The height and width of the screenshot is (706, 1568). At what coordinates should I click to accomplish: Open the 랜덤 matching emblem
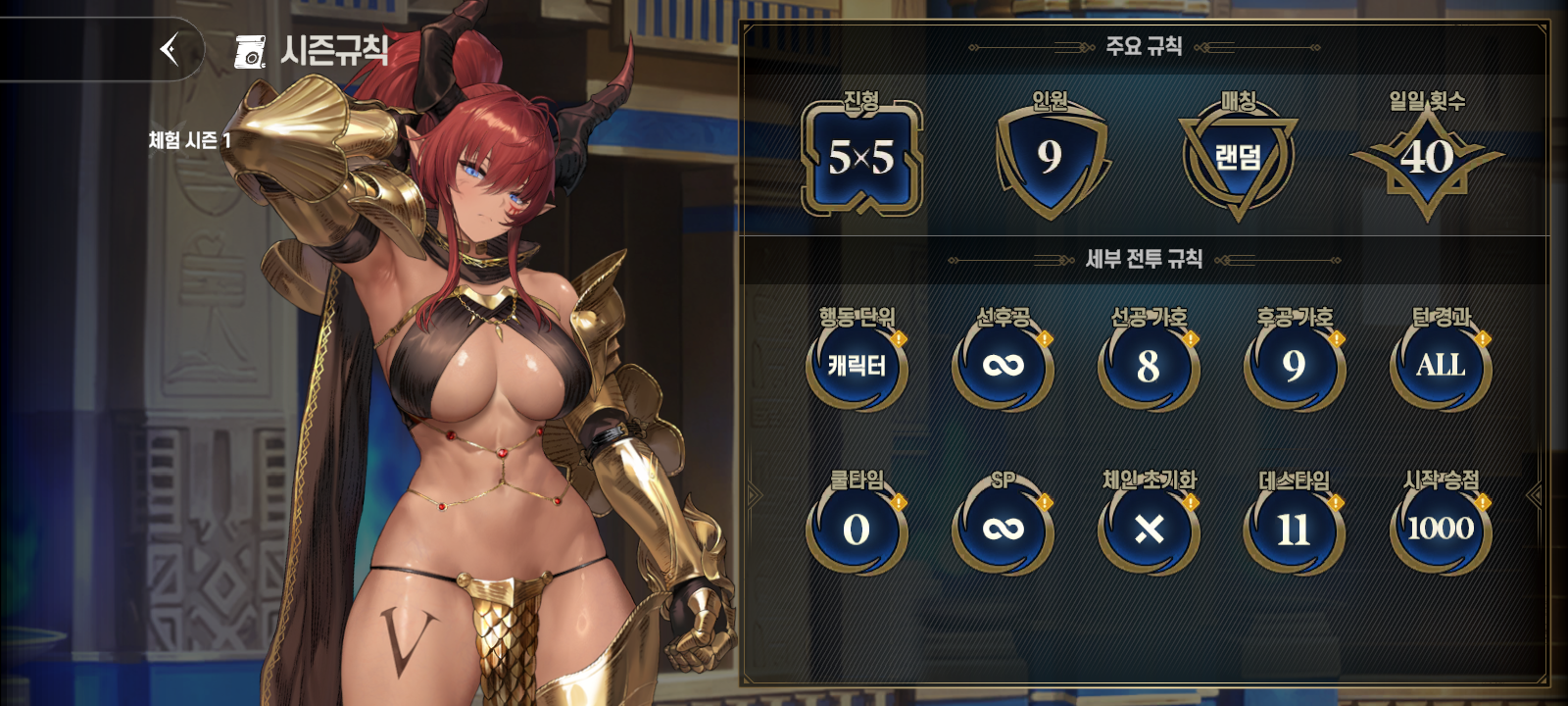pos(1238,159)
